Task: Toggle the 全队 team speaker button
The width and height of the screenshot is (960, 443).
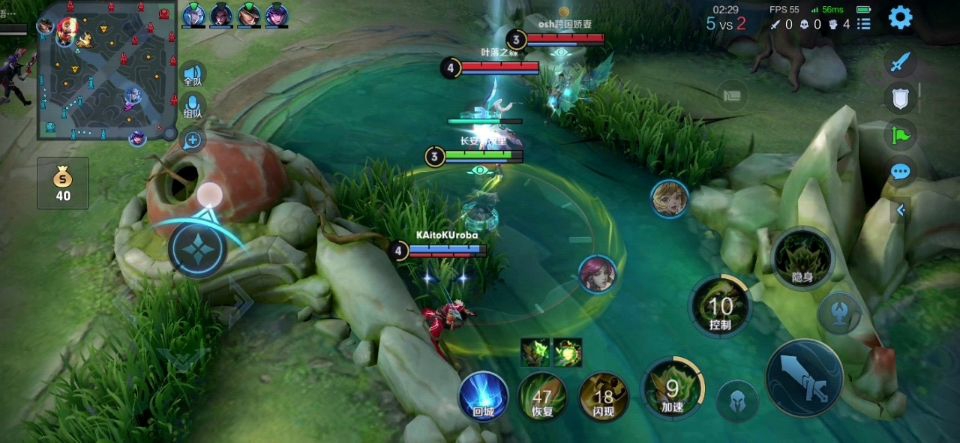Action: tap(192, 74)
